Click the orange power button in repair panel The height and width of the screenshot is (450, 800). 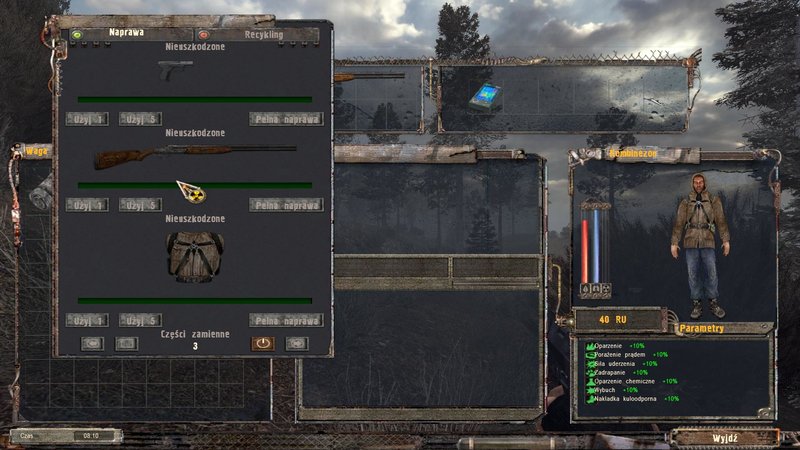click(262, 342)
